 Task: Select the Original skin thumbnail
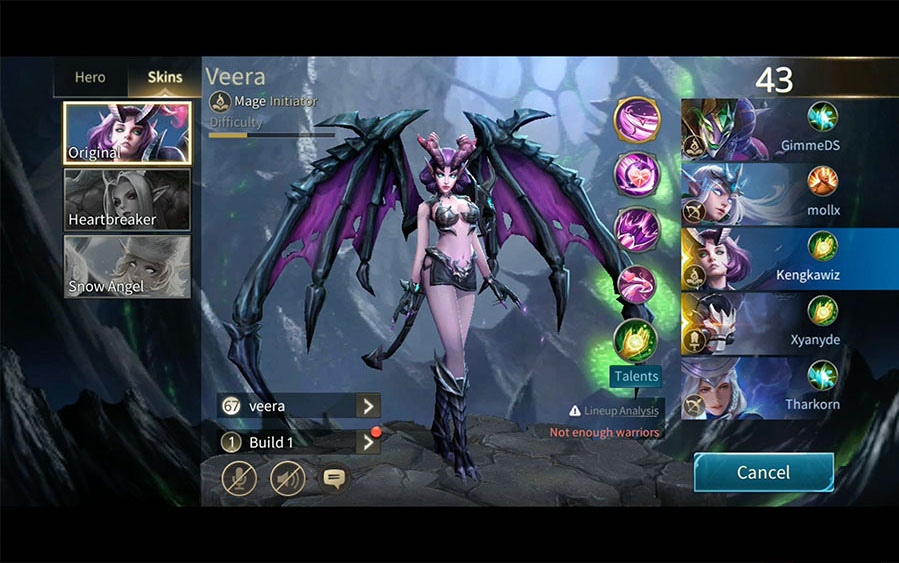127,132
